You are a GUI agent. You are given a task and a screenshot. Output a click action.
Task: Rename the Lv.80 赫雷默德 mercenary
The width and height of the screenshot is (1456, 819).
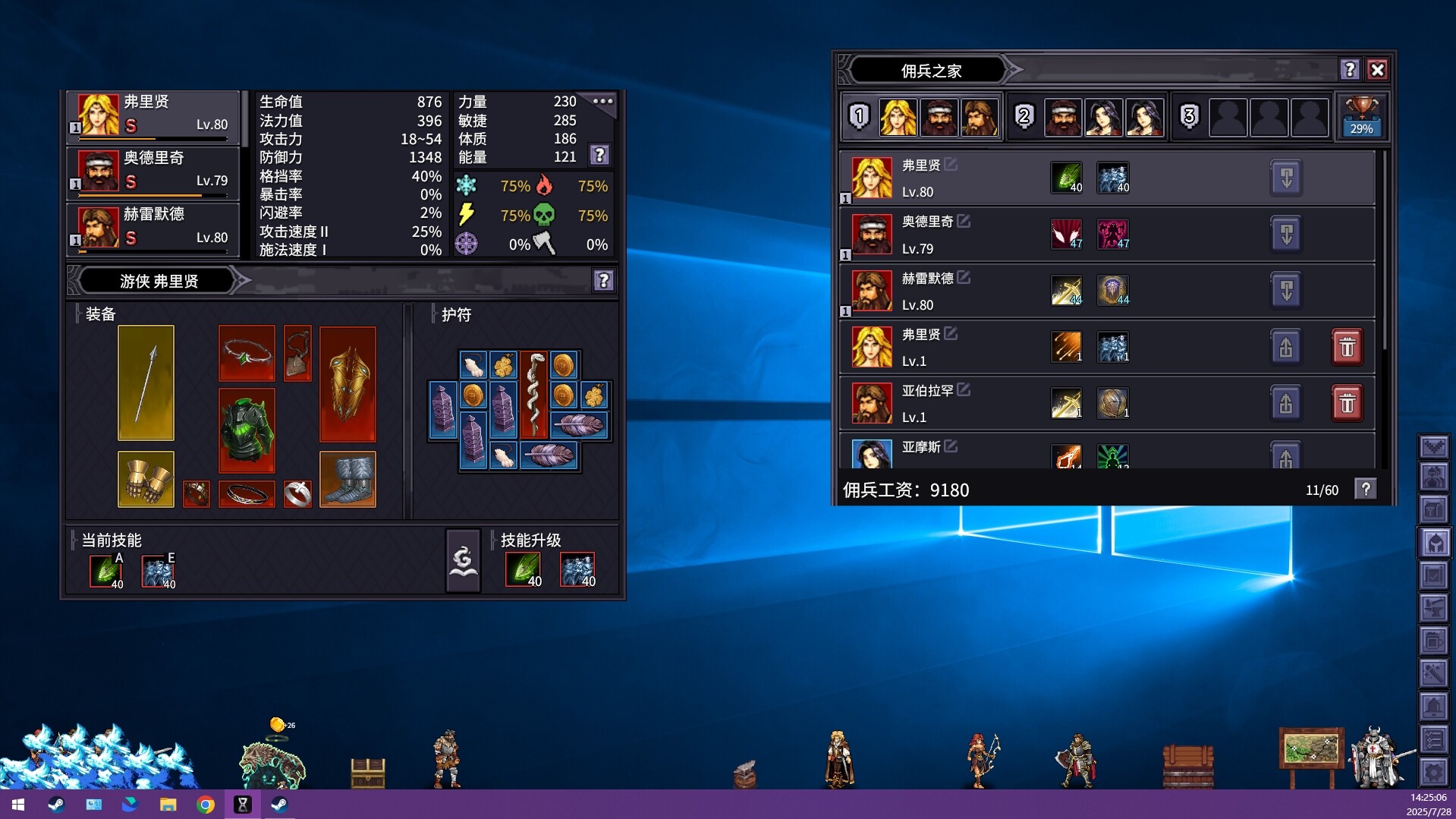click(964, 277)
